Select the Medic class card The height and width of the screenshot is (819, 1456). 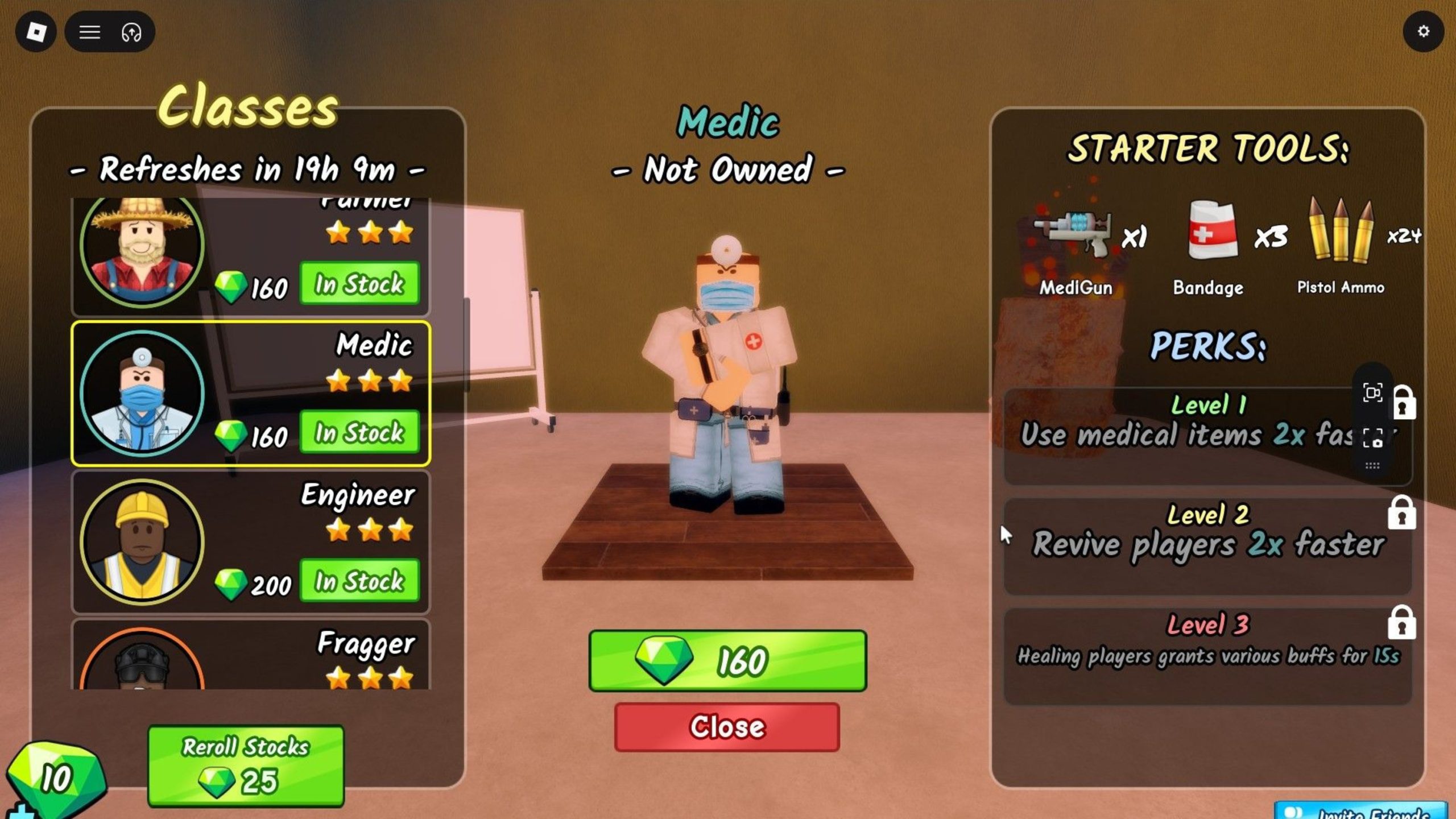[x=250, y=394]
